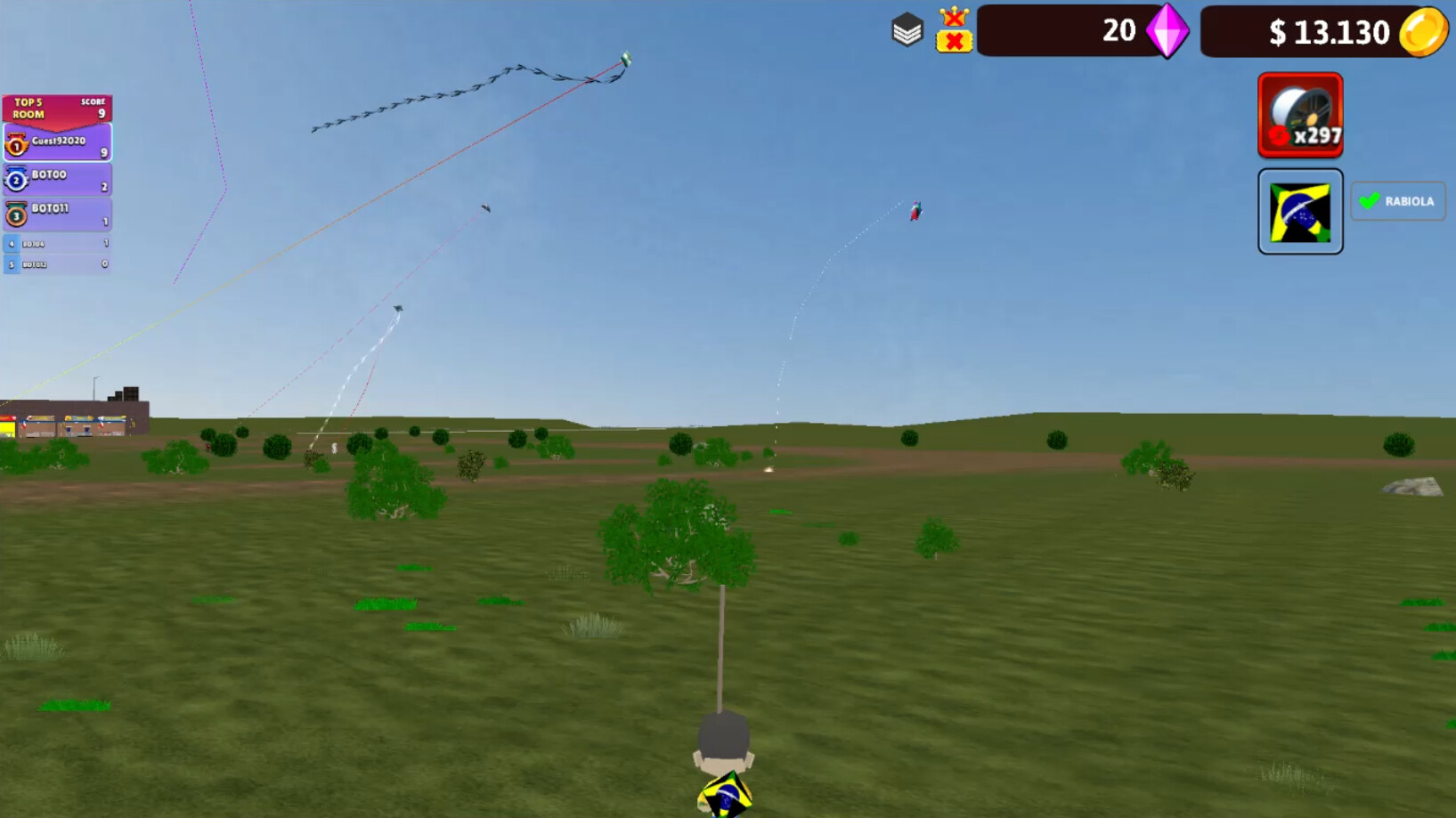Click the pink gem currency icon
The image size is (1456, 818).
point(1167,32)
